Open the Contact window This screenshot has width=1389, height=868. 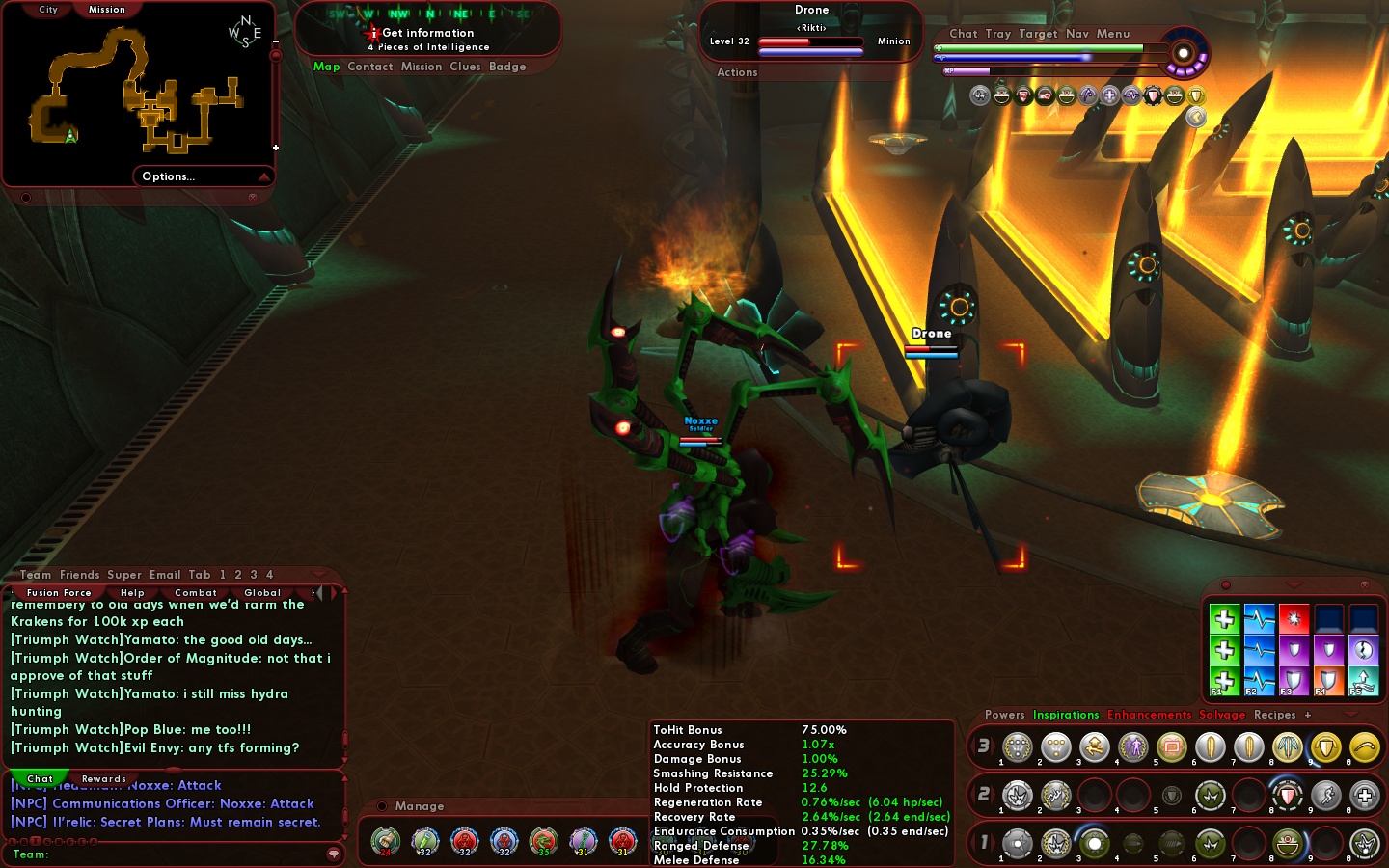point(370,67)
